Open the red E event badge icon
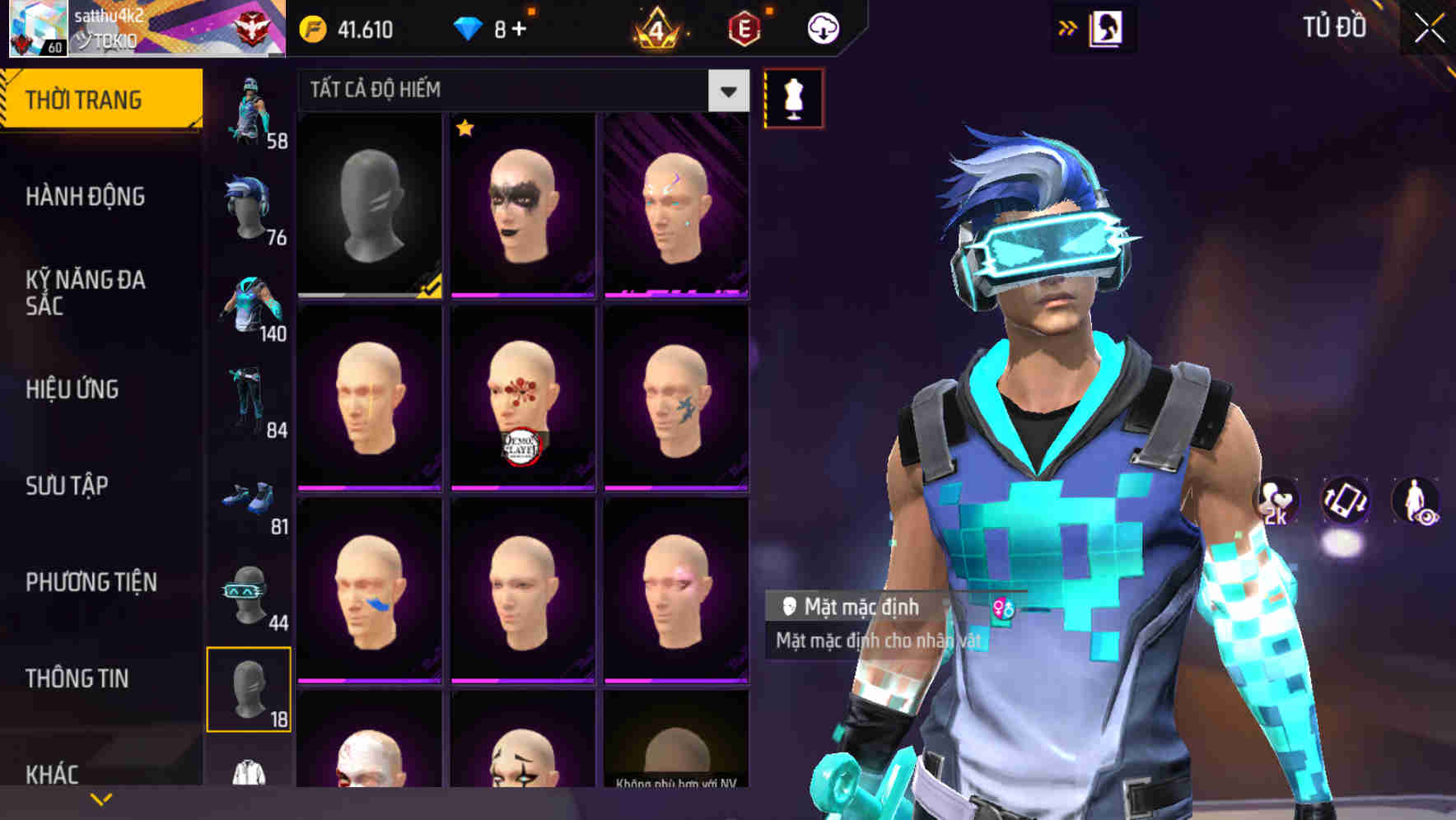 tap(745, 27)
